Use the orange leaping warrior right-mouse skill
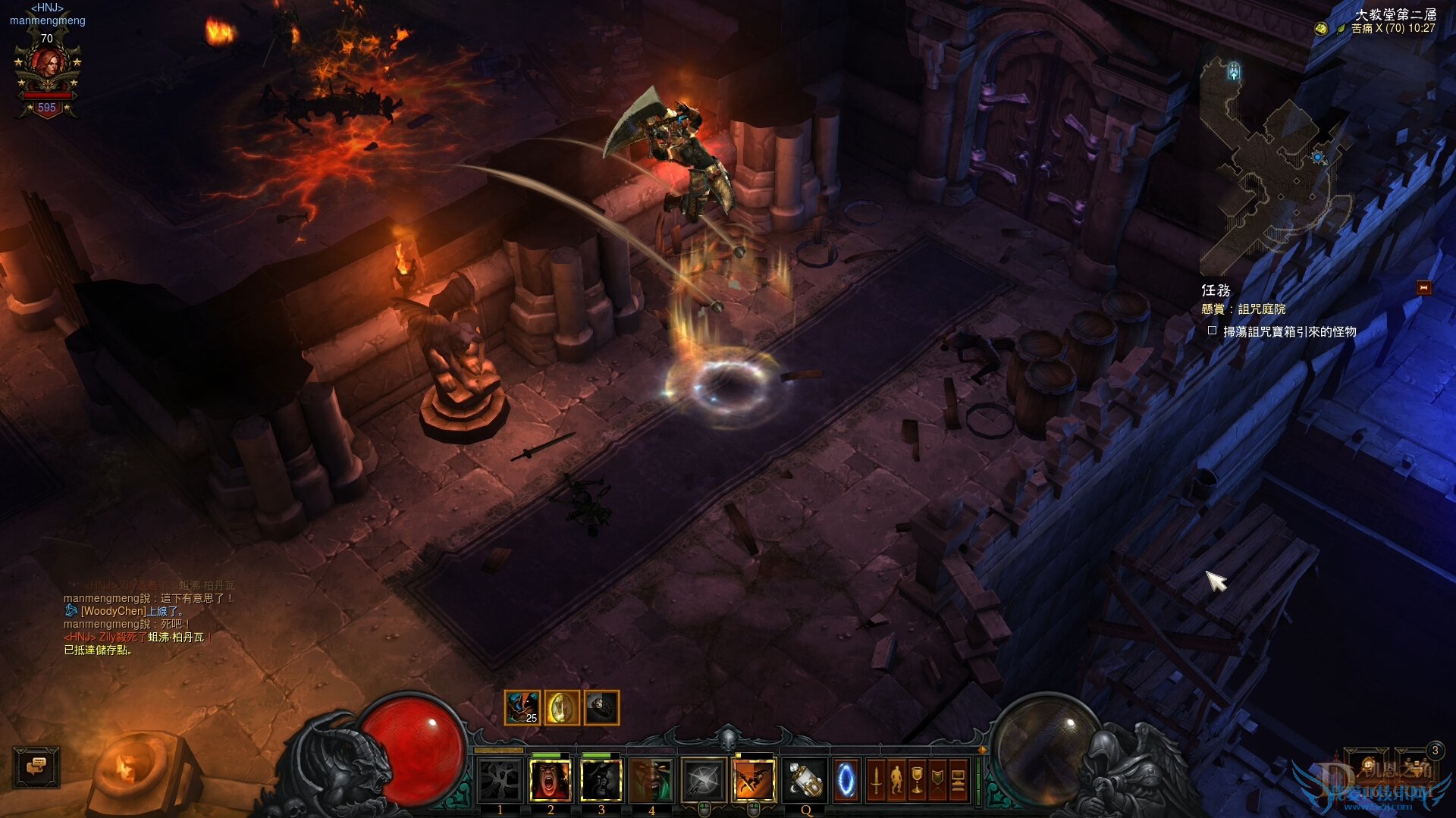This screenshot has width=1456, height=818. tap(754, 780)
